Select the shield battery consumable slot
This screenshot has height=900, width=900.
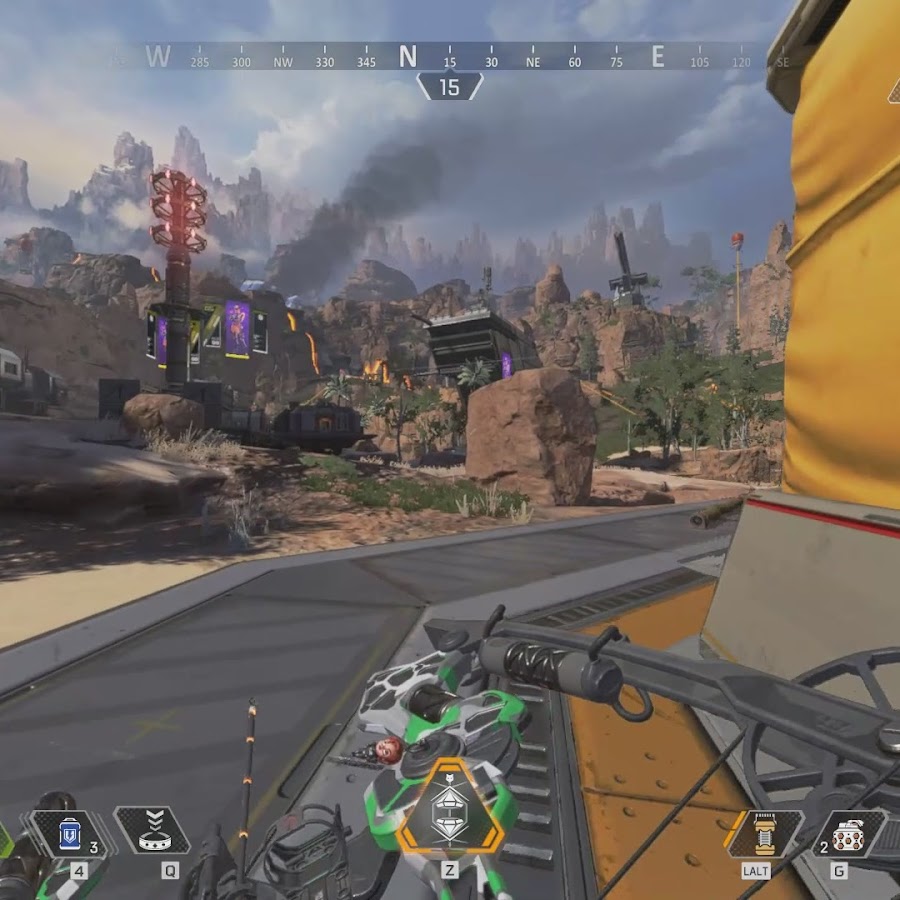coord(69,833)
